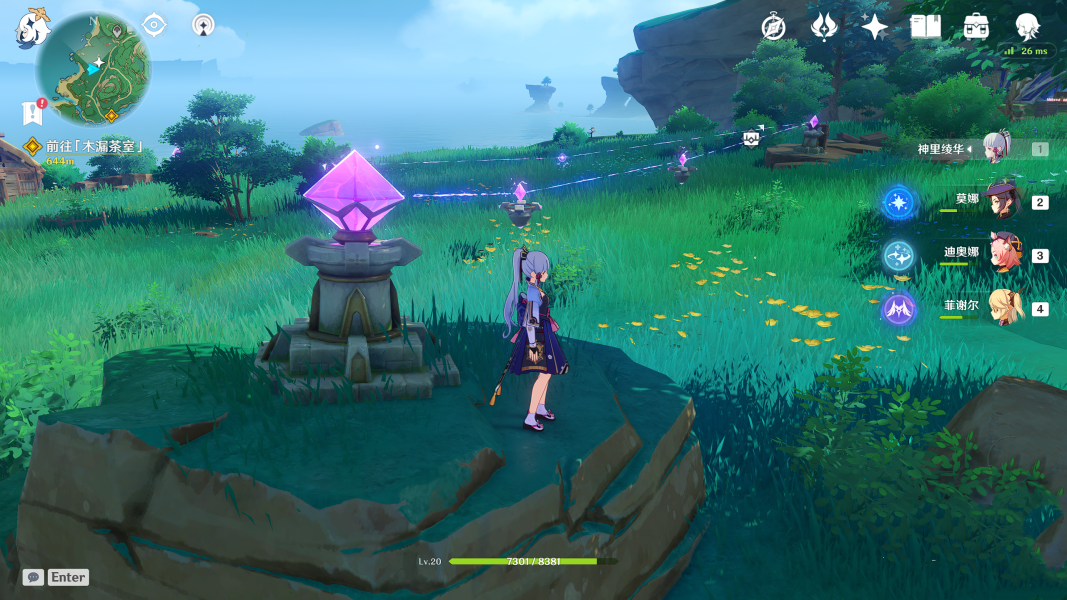Open the four-pointed star Wish icon
1067x600 pixels.
click(x=875, y=27)
